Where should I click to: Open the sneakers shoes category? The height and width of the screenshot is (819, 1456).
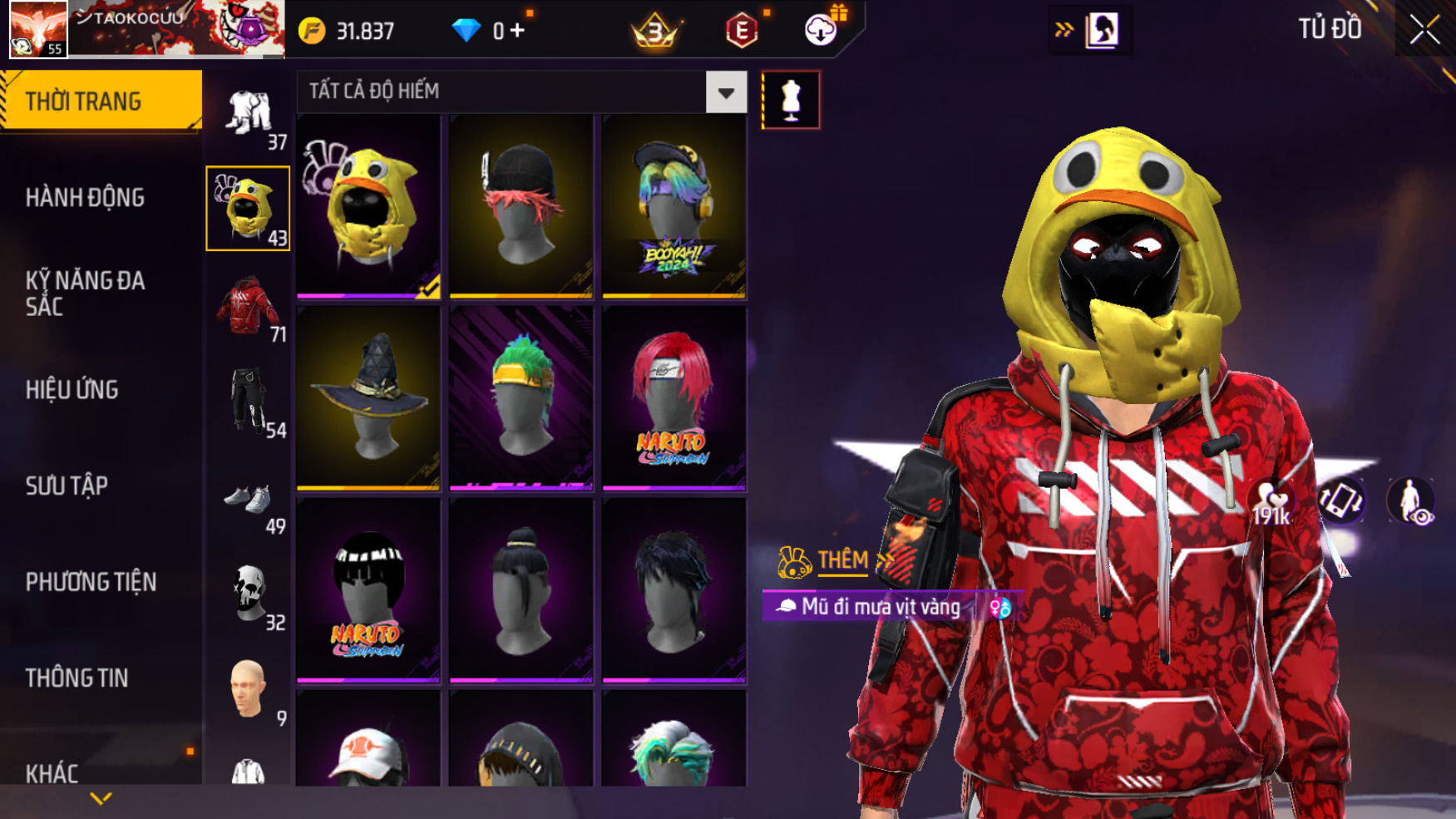click(x=248, y=501)
